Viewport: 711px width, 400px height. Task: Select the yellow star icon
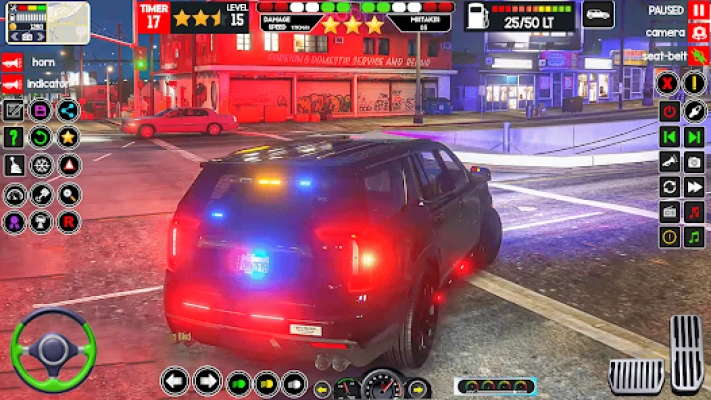[x=68, y=137]
